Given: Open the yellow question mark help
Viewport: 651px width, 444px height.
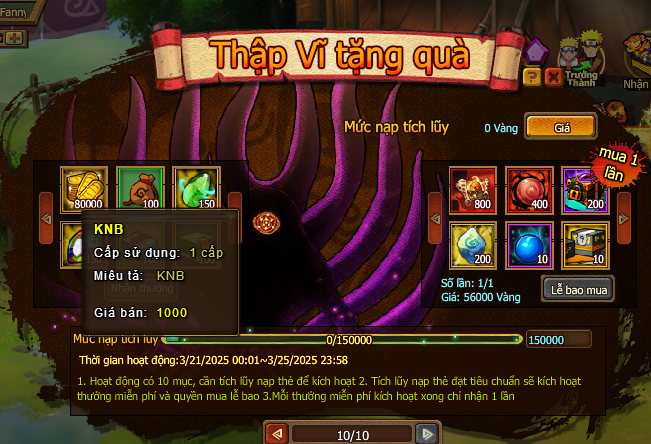Looking at the screenshot, I should pos(532,76).
